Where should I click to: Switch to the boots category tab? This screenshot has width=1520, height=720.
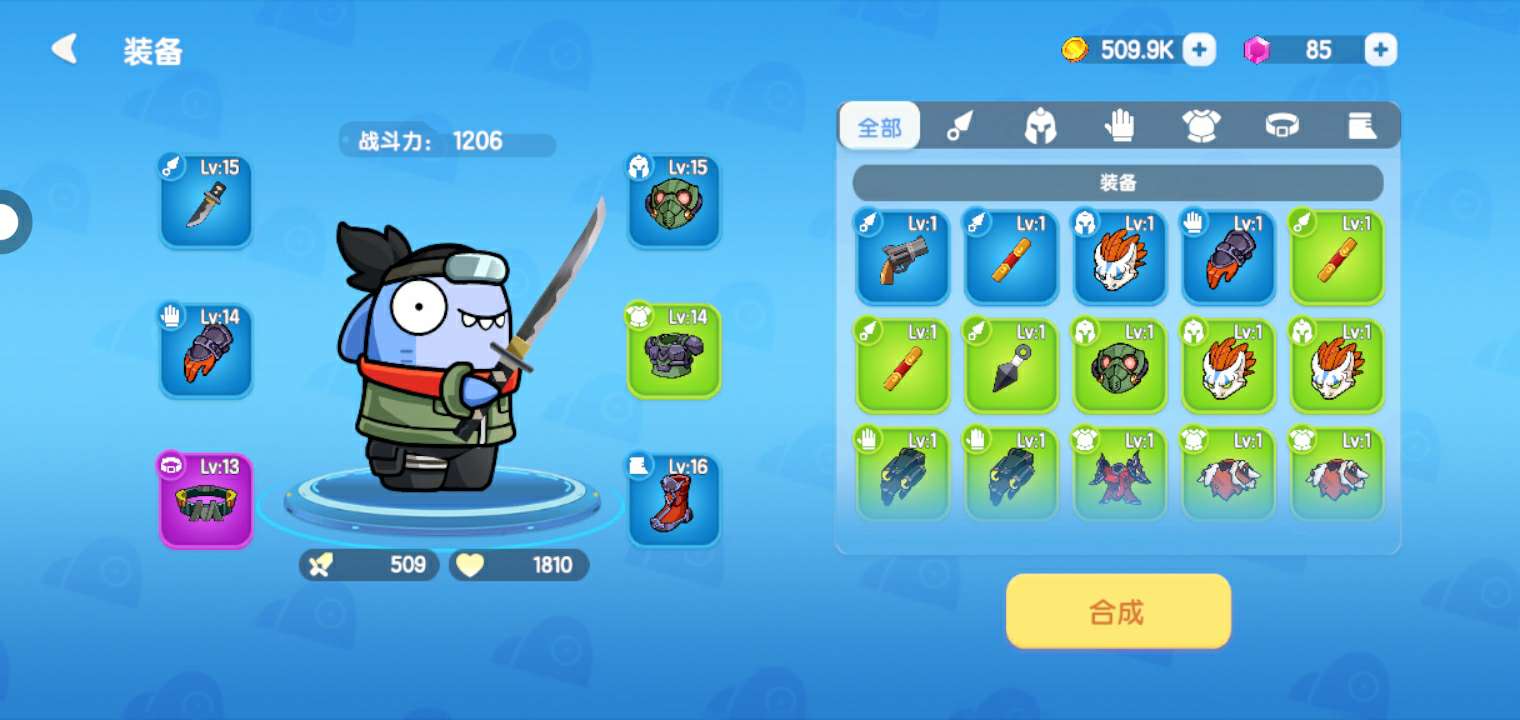click(1361, 126)
